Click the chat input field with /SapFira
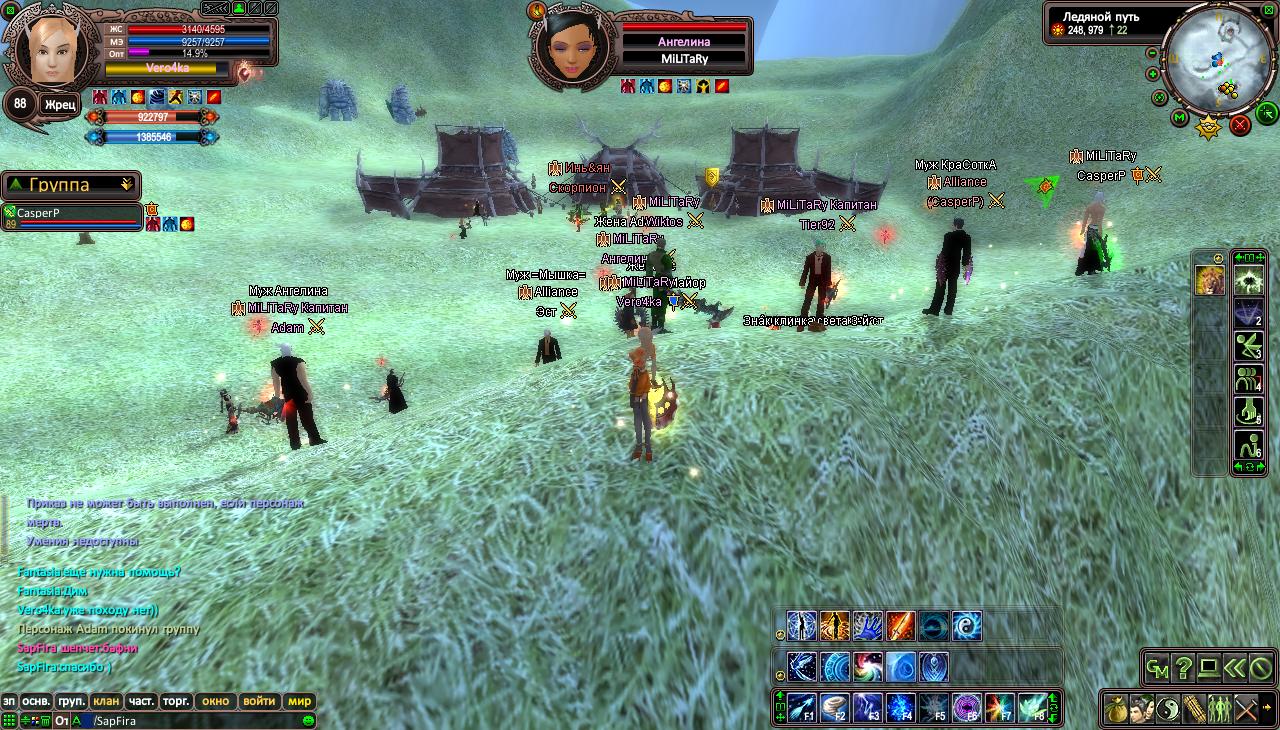 point(190,720)
